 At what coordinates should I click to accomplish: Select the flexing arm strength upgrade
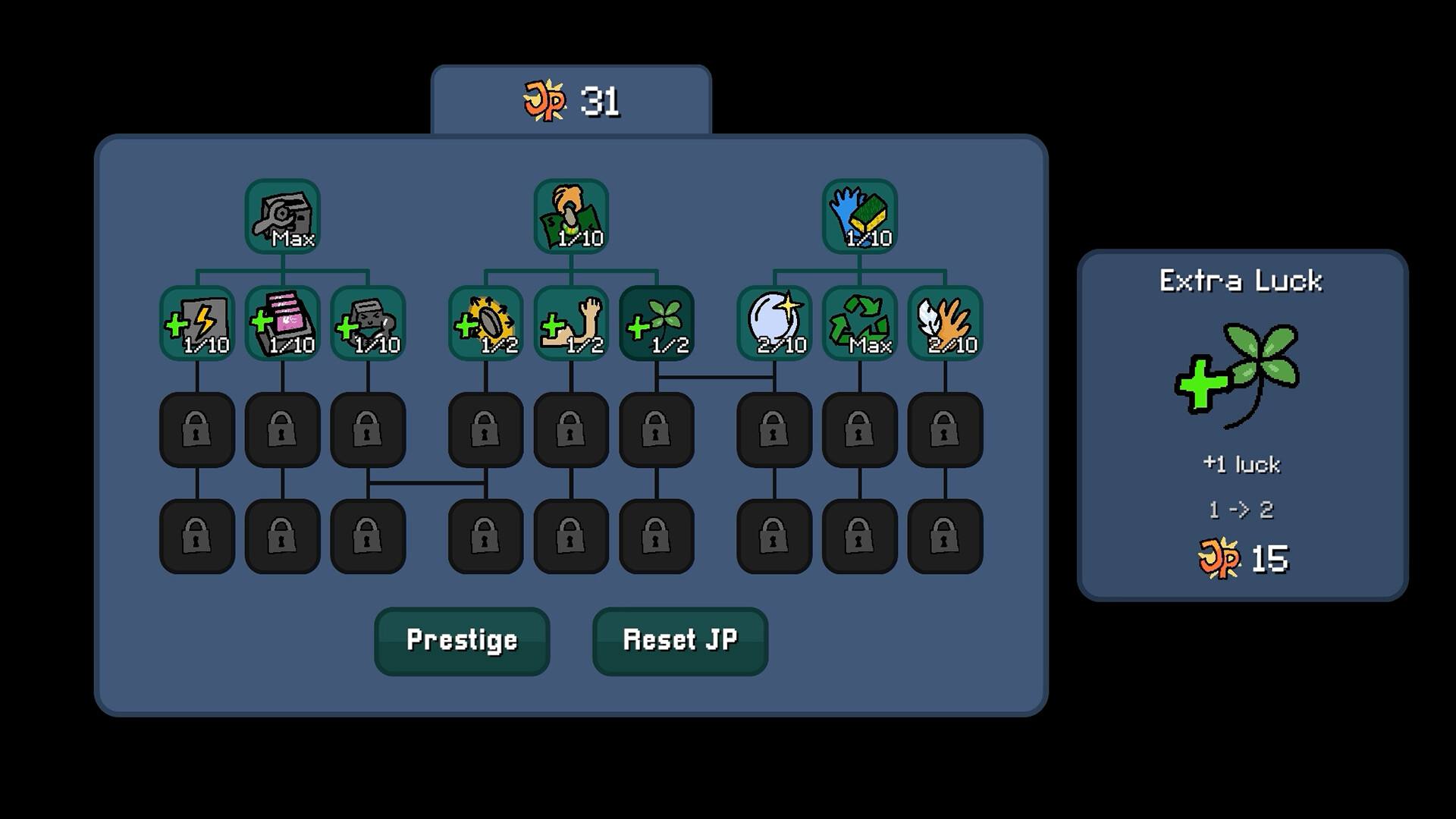coord(571,323)
